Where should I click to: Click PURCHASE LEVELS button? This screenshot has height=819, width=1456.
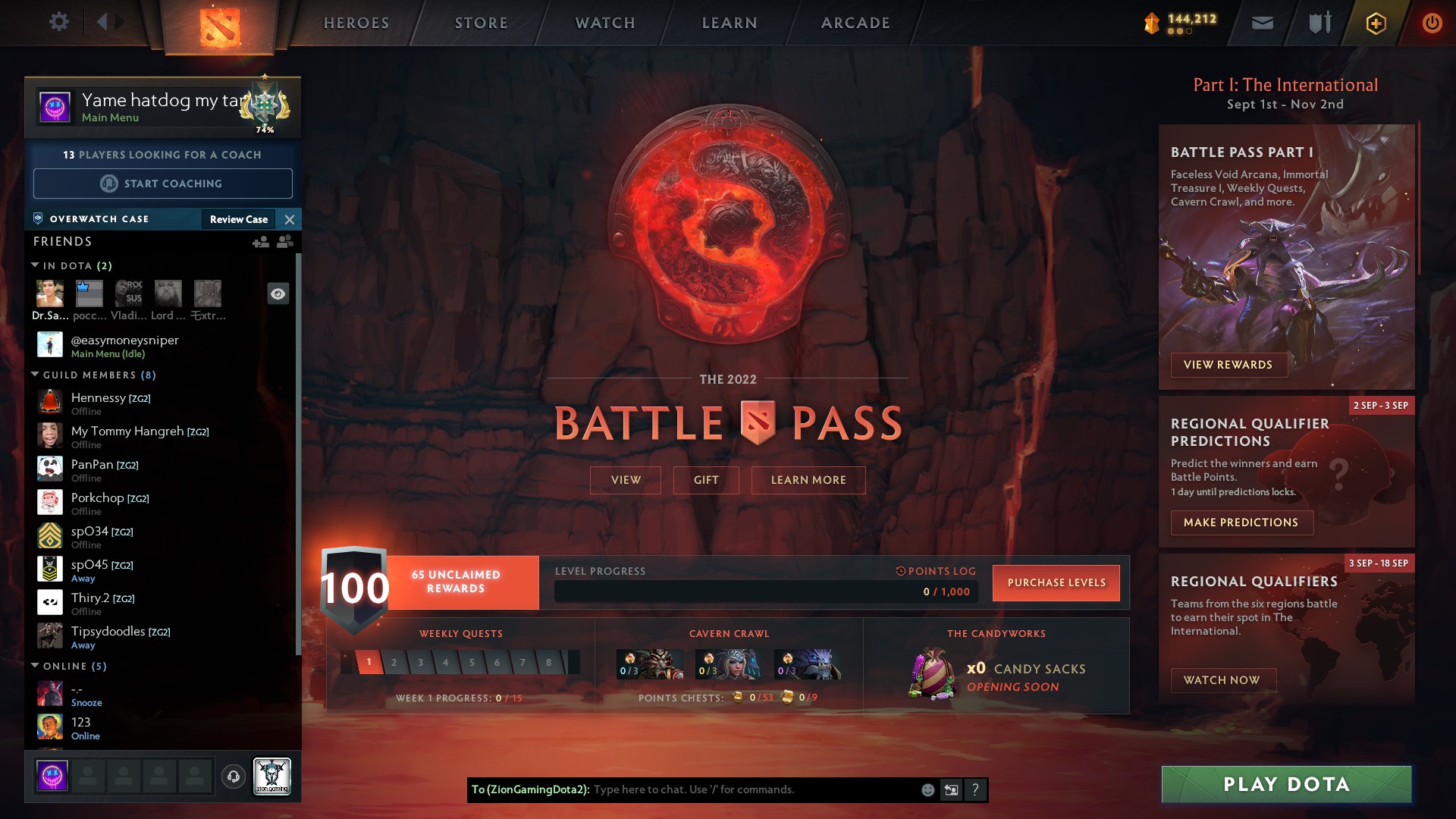click(x=1056, y=582)
